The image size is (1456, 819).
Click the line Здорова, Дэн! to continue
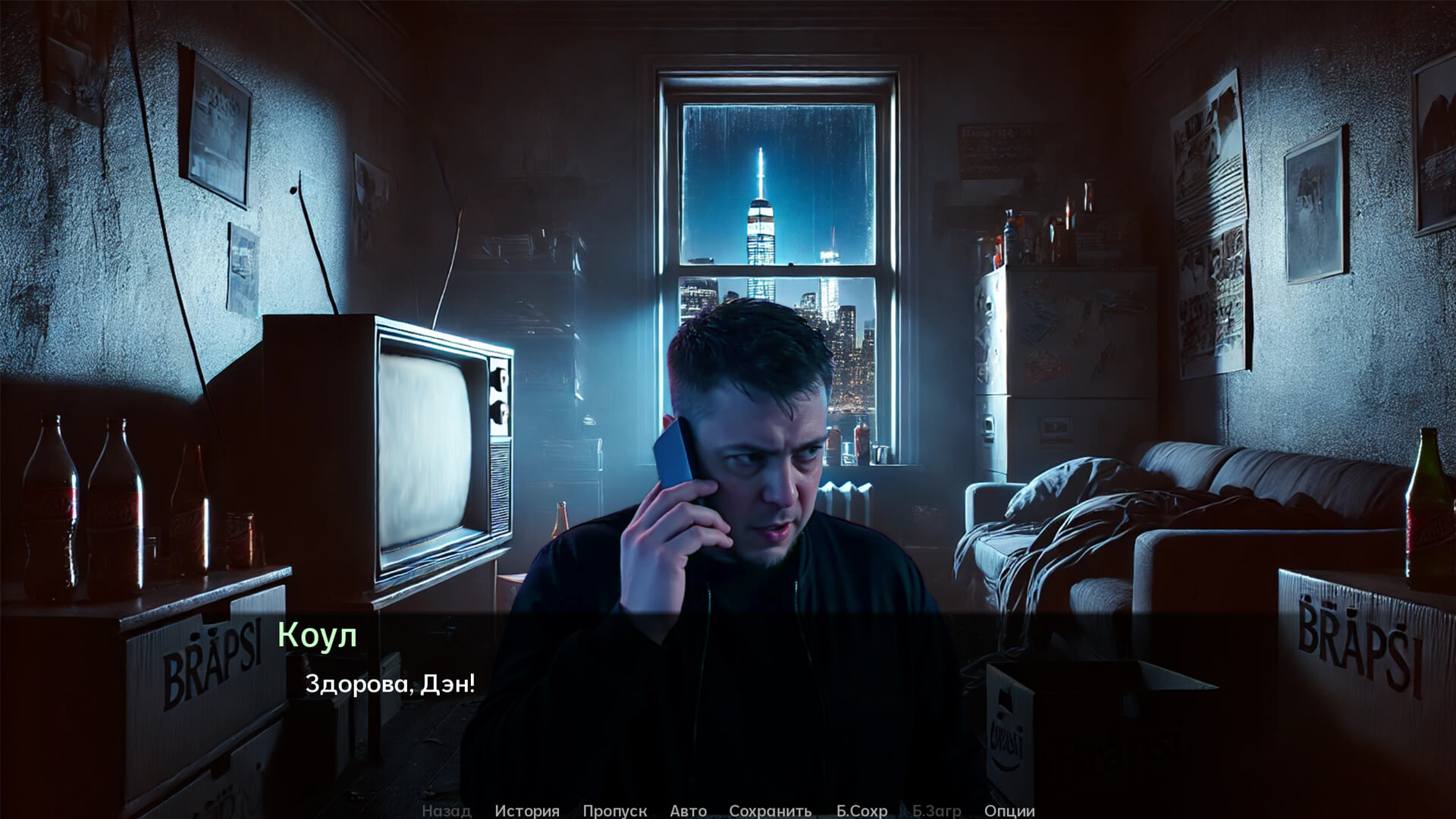(391, 684)
